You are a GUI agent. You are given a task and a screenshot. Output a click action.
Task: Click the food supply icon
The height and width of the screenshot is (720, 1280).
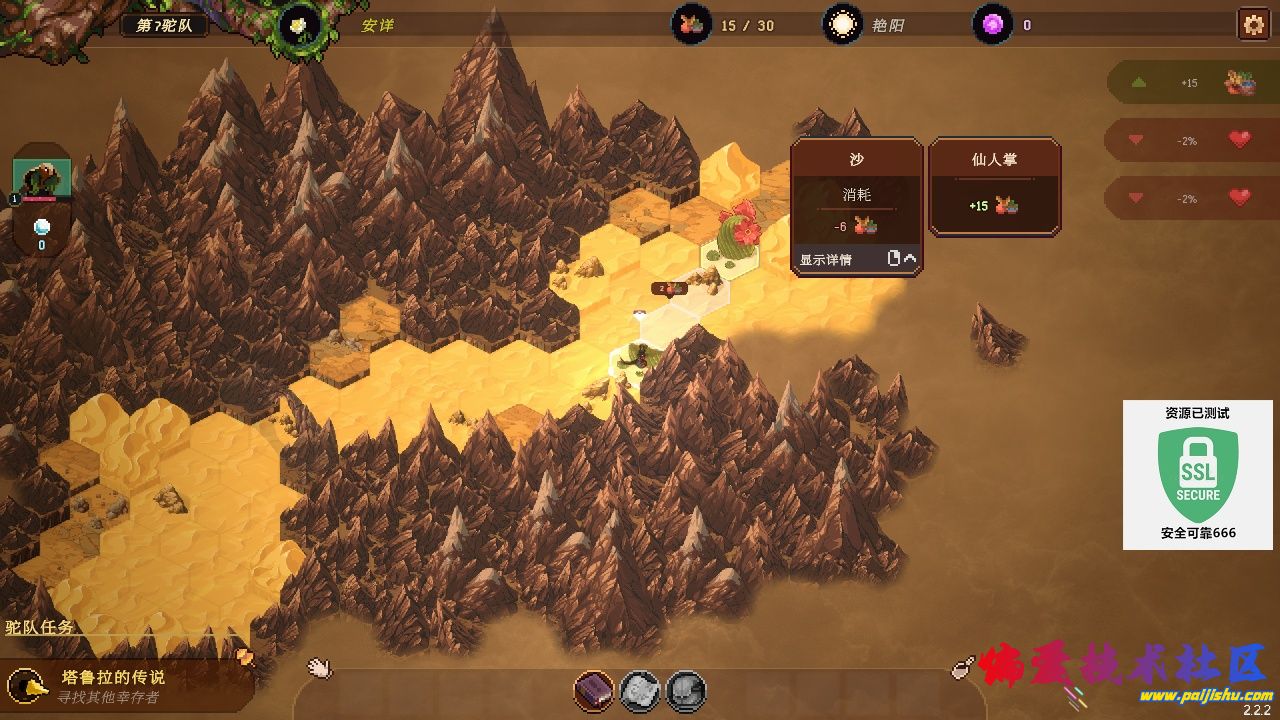click(x=691, y=24)
